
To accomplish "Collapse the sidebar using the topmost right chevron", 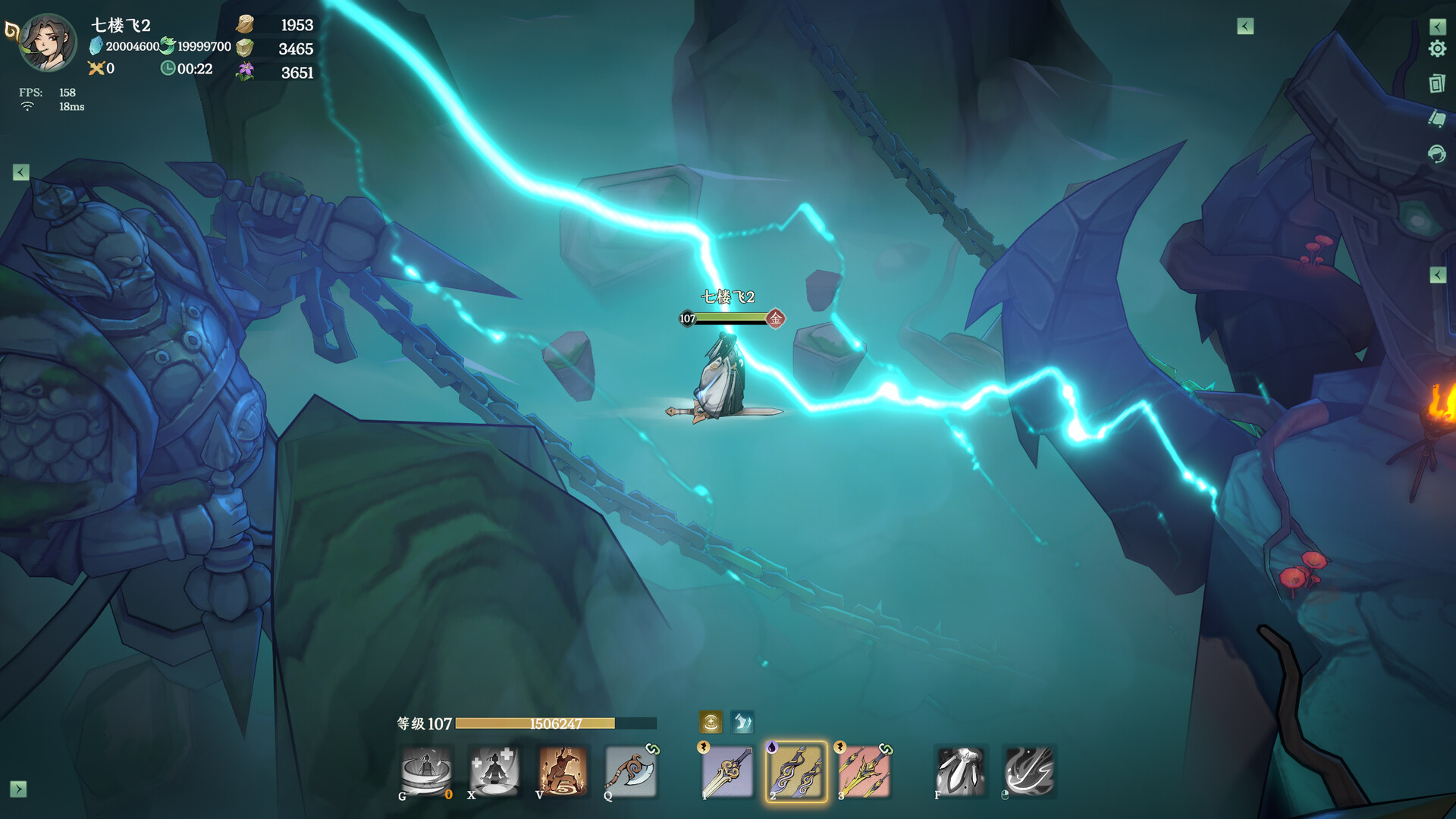I will pos(1436,27).
